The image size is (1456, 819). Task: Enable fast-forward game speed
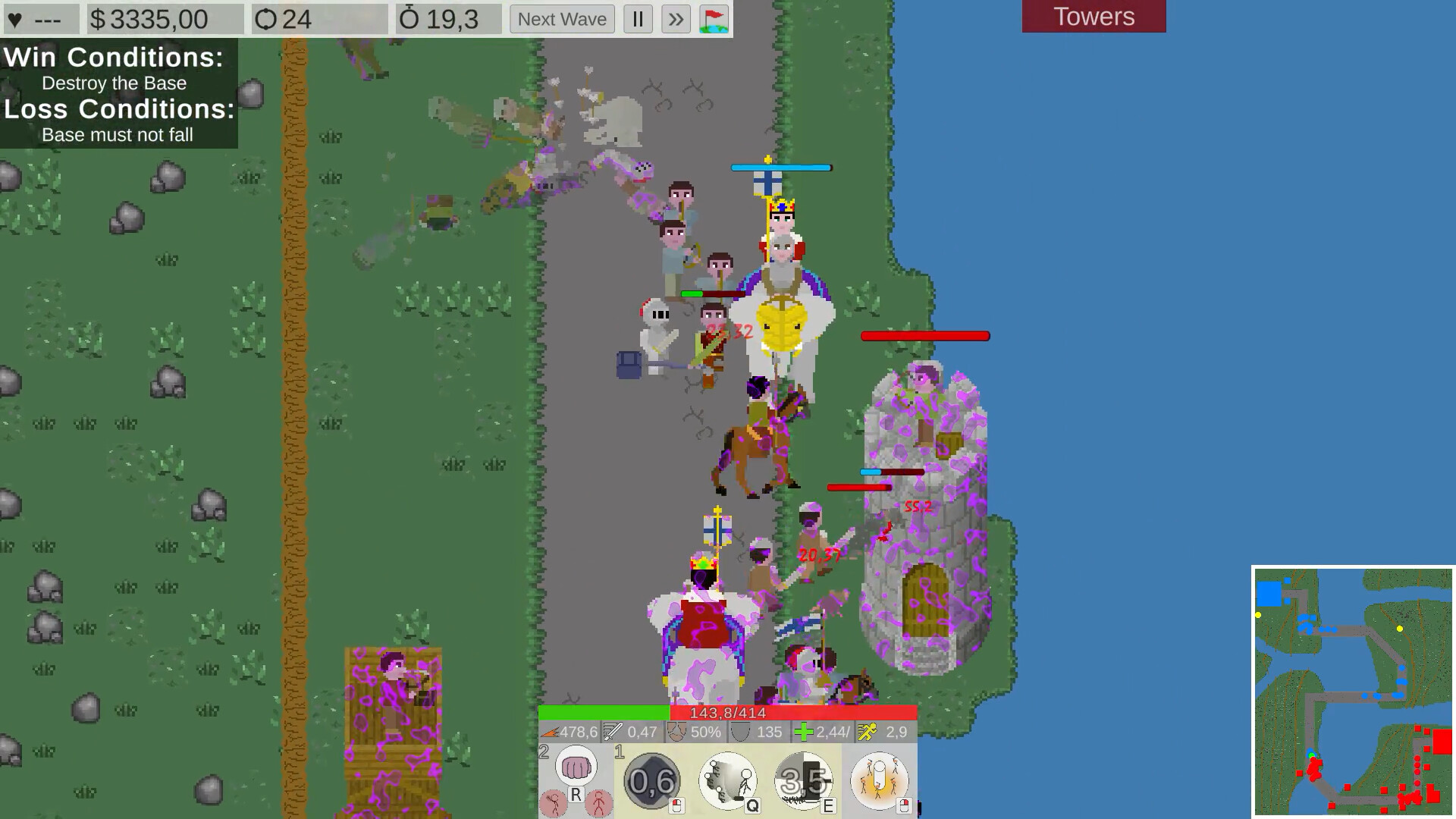[x=676, y=19]
